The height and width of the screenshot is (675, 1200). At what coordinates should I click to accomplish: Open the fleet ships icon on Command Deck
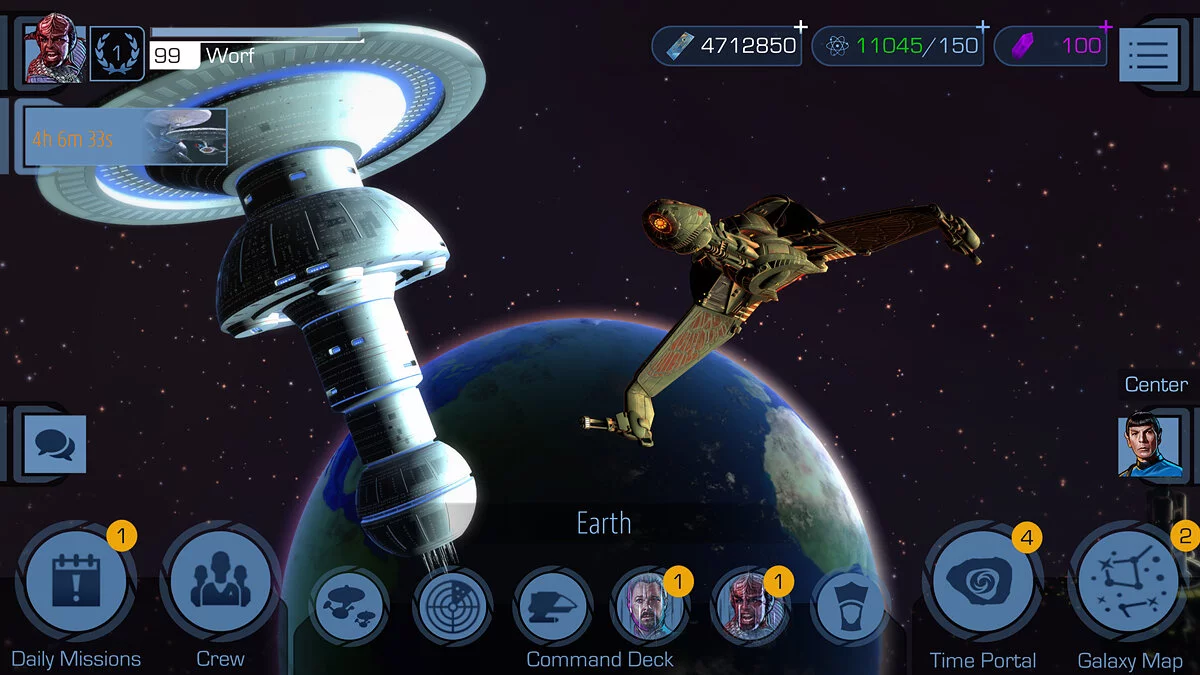[349, 605]
